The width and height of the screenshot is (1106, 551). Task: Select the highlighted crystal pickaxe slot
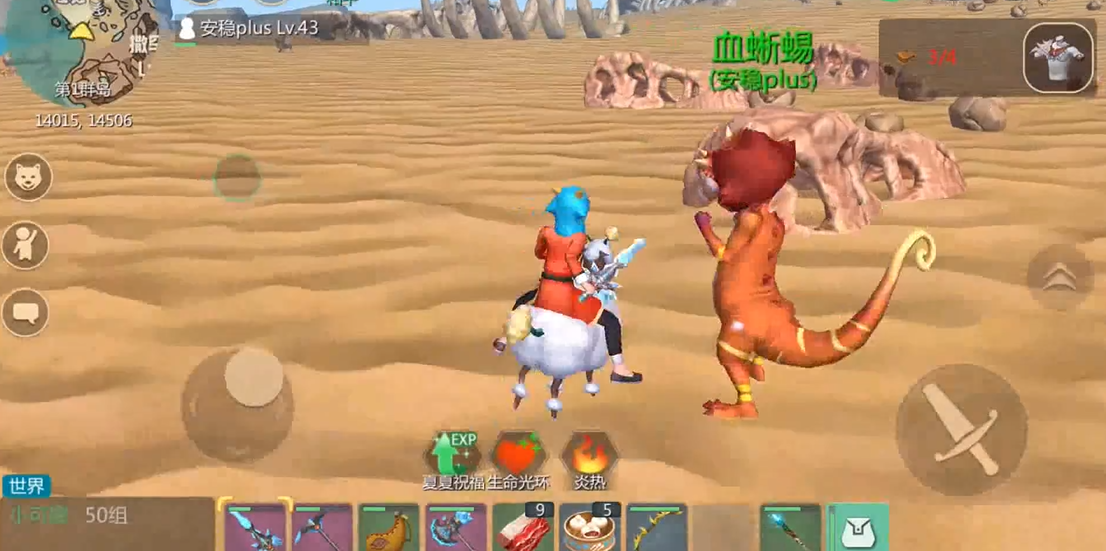coord(254,527)
